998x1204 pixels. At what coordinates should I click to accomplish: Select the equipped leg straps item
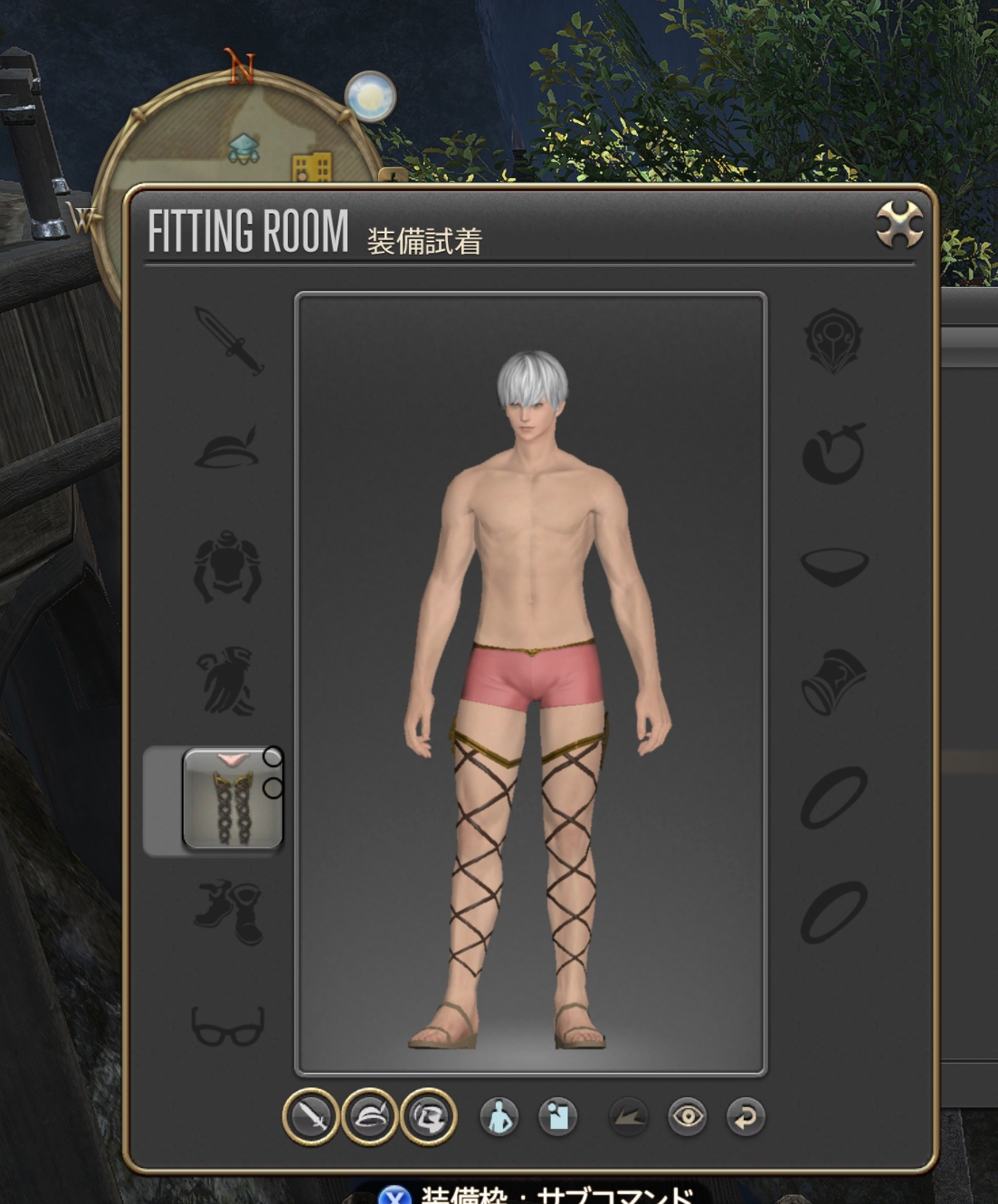pyautogui.click(x=233, y=800)
